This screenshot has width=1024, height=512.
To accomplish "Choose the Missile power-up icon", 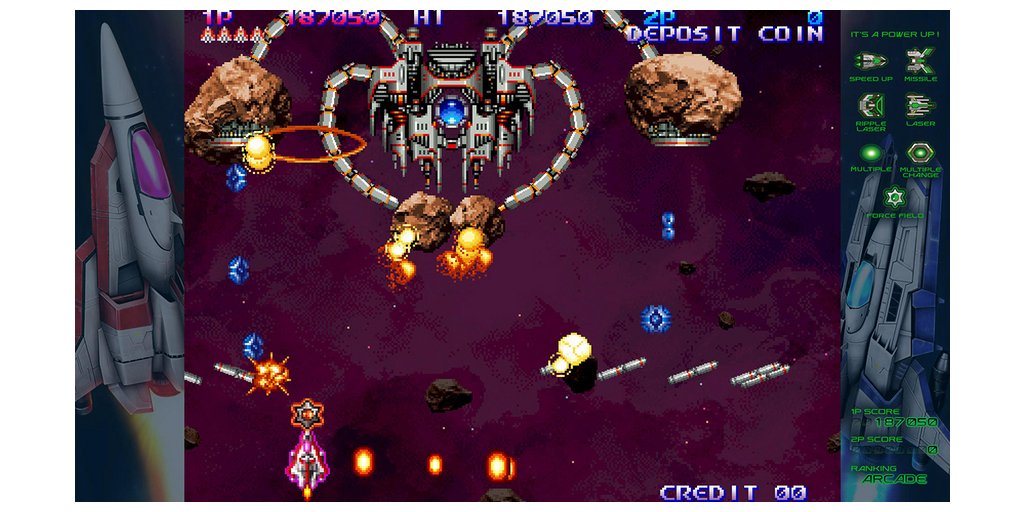I will 920,61.
